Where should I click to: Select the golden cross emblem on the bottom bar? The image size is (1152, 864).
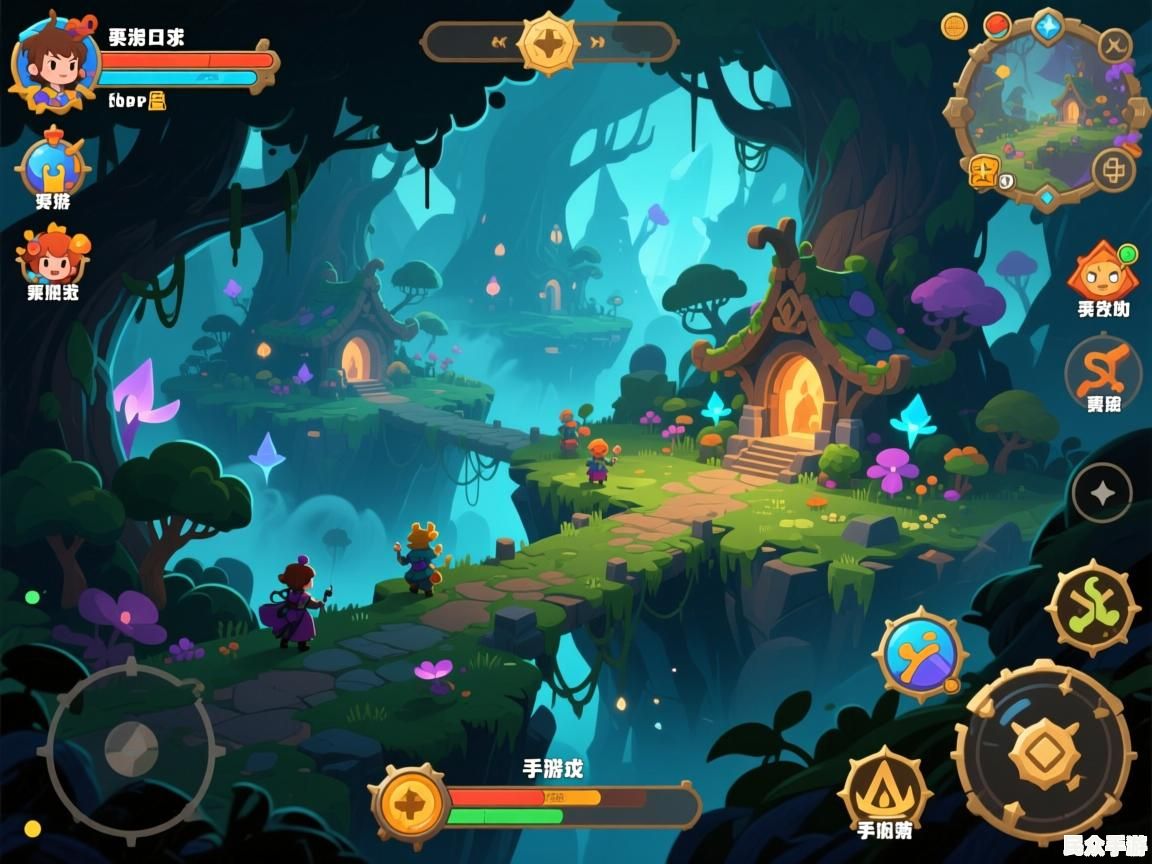tap(409, 804)
